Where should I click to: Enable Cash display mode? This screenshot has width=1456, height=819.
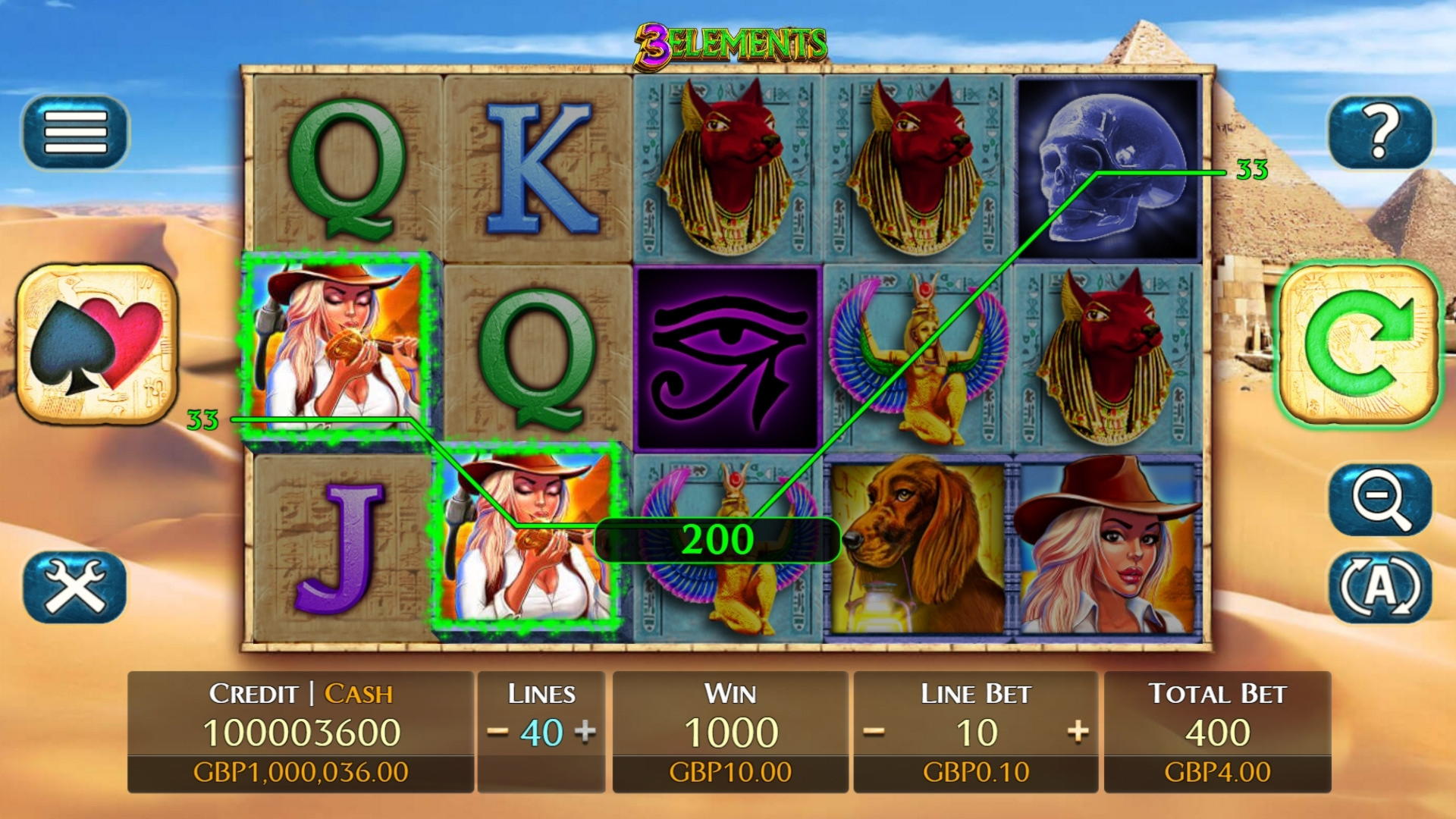(358, 692)
